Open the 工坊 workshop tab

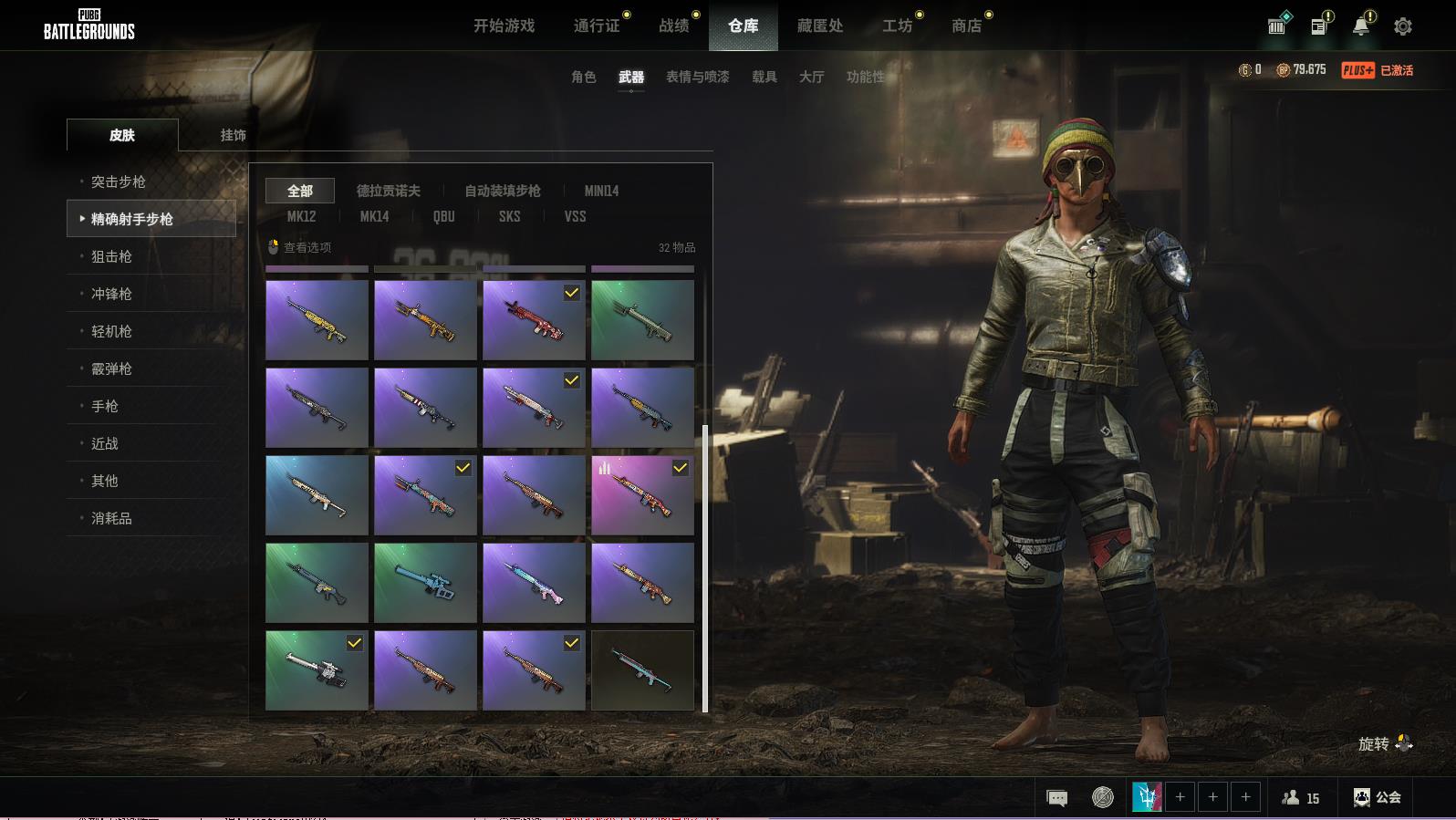tap(897, 26)
